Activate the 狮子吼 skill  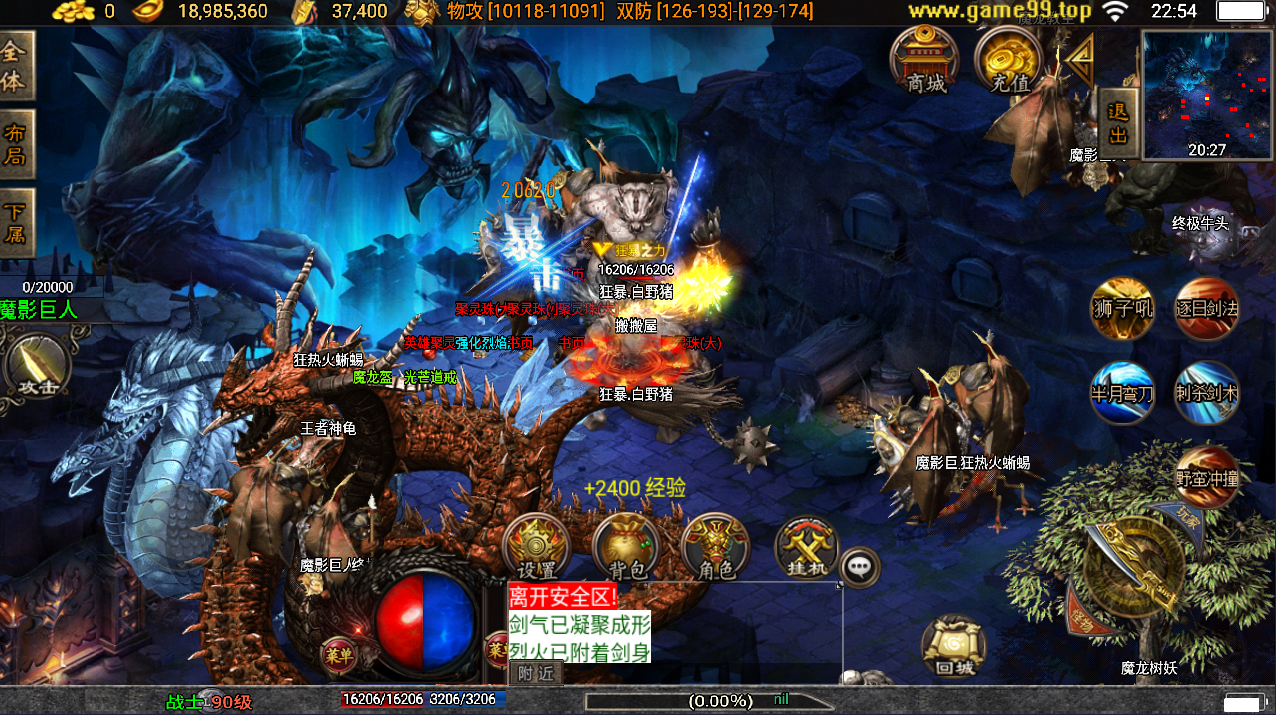coord(1122,308)
